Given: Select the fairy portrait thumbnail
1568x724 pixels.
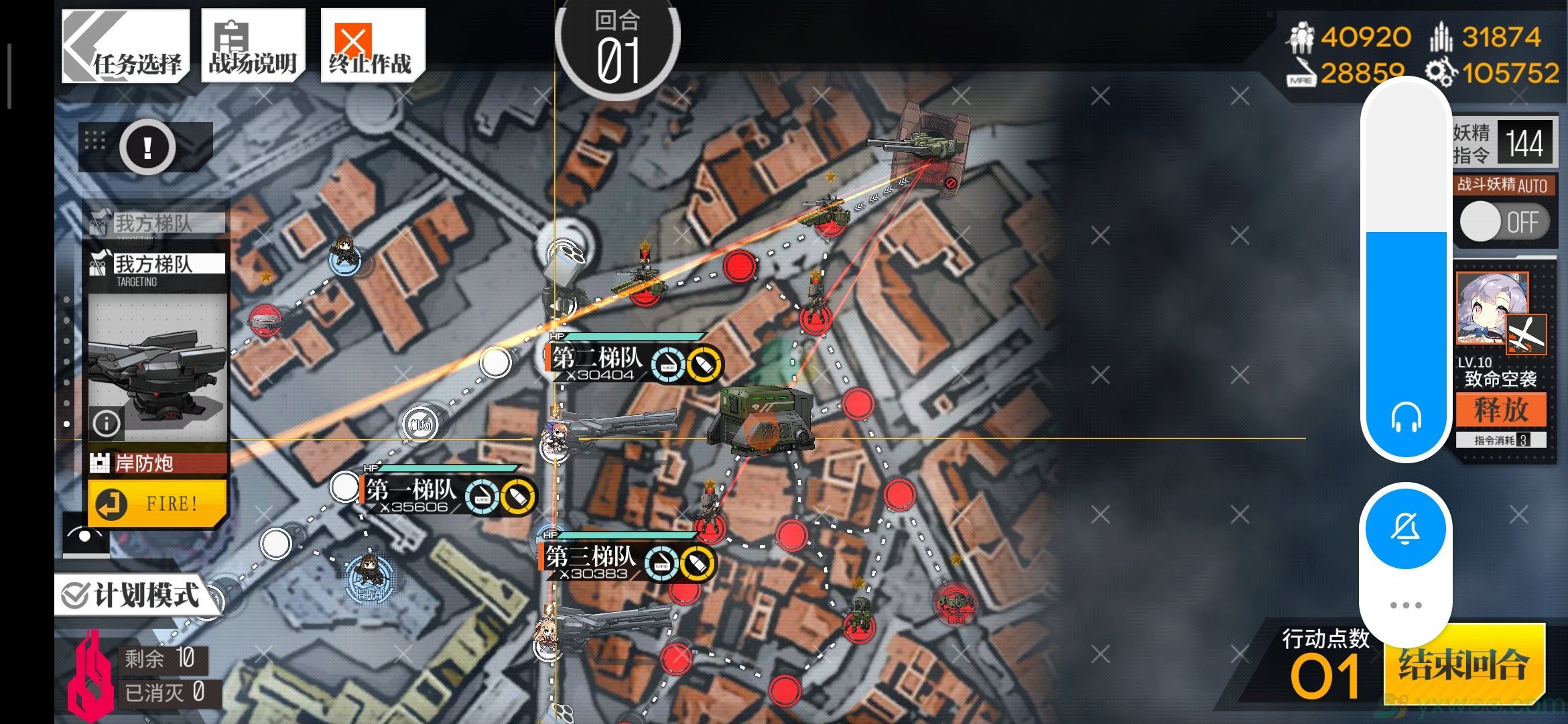Looking at the screenshot, I should (x=1492, y=308).
